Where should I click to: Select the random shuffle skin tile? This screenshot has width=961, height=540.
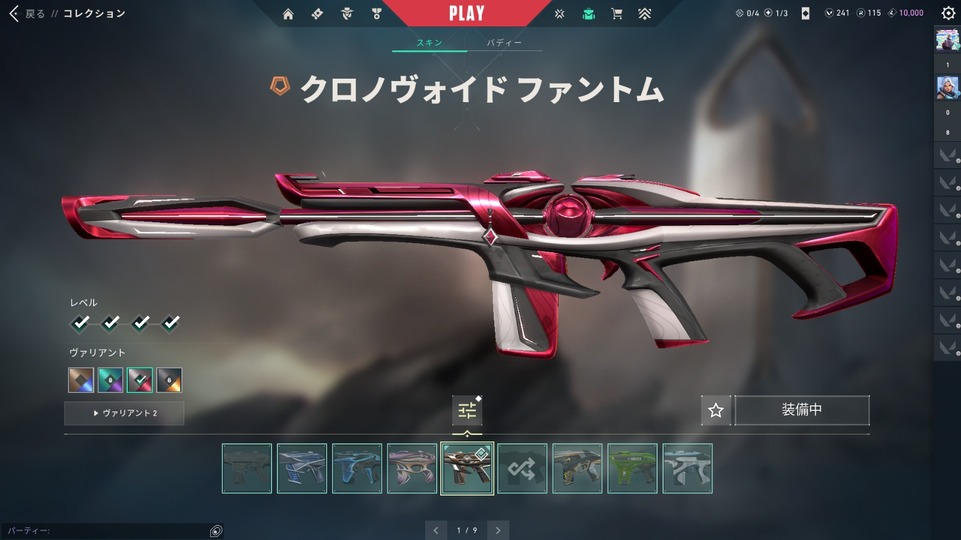pyautogui.click(x=522, y=468)
